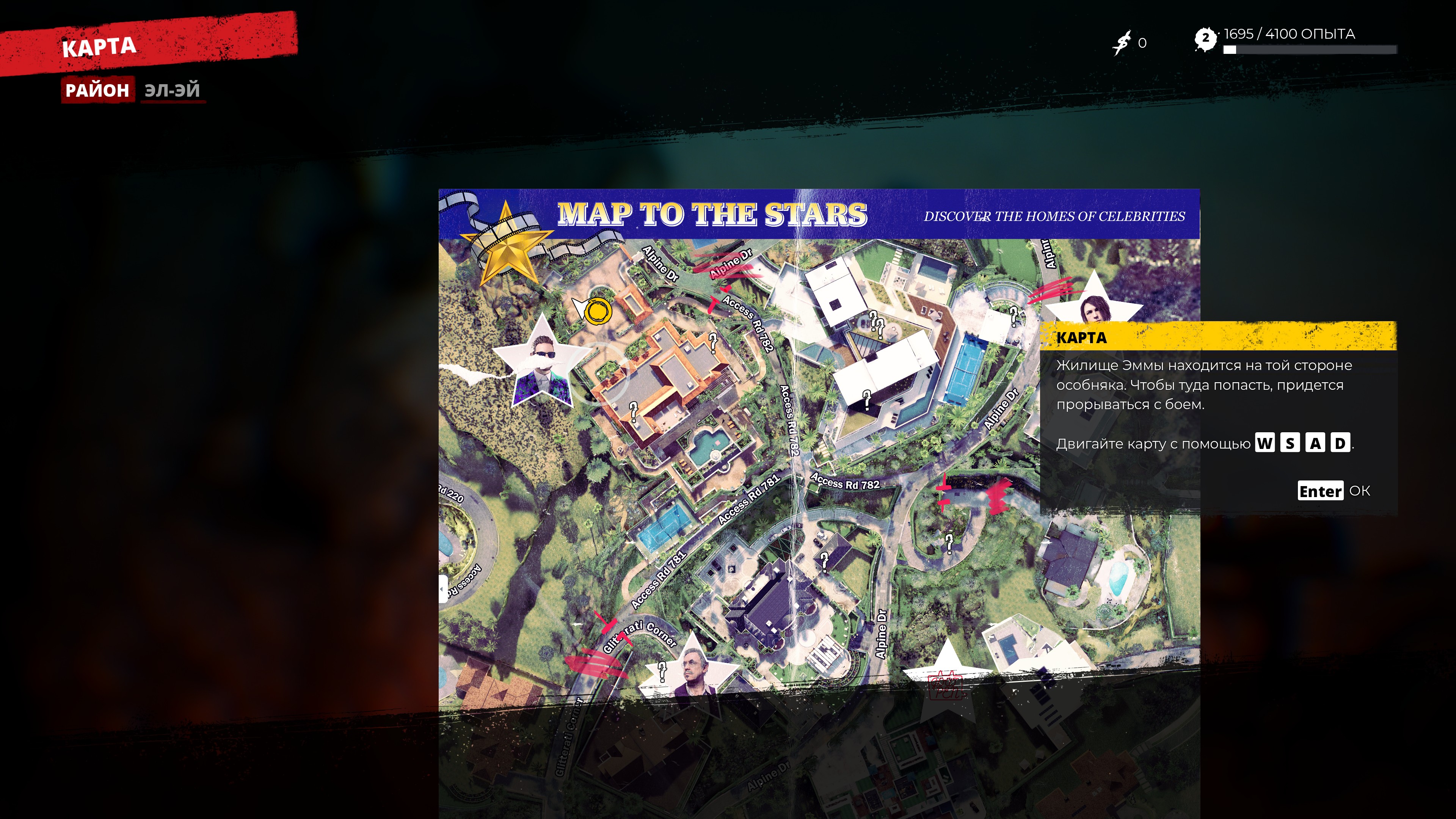Select the yellow circular objective marker
Screen dimensions: 1456x819
(597, 310)
